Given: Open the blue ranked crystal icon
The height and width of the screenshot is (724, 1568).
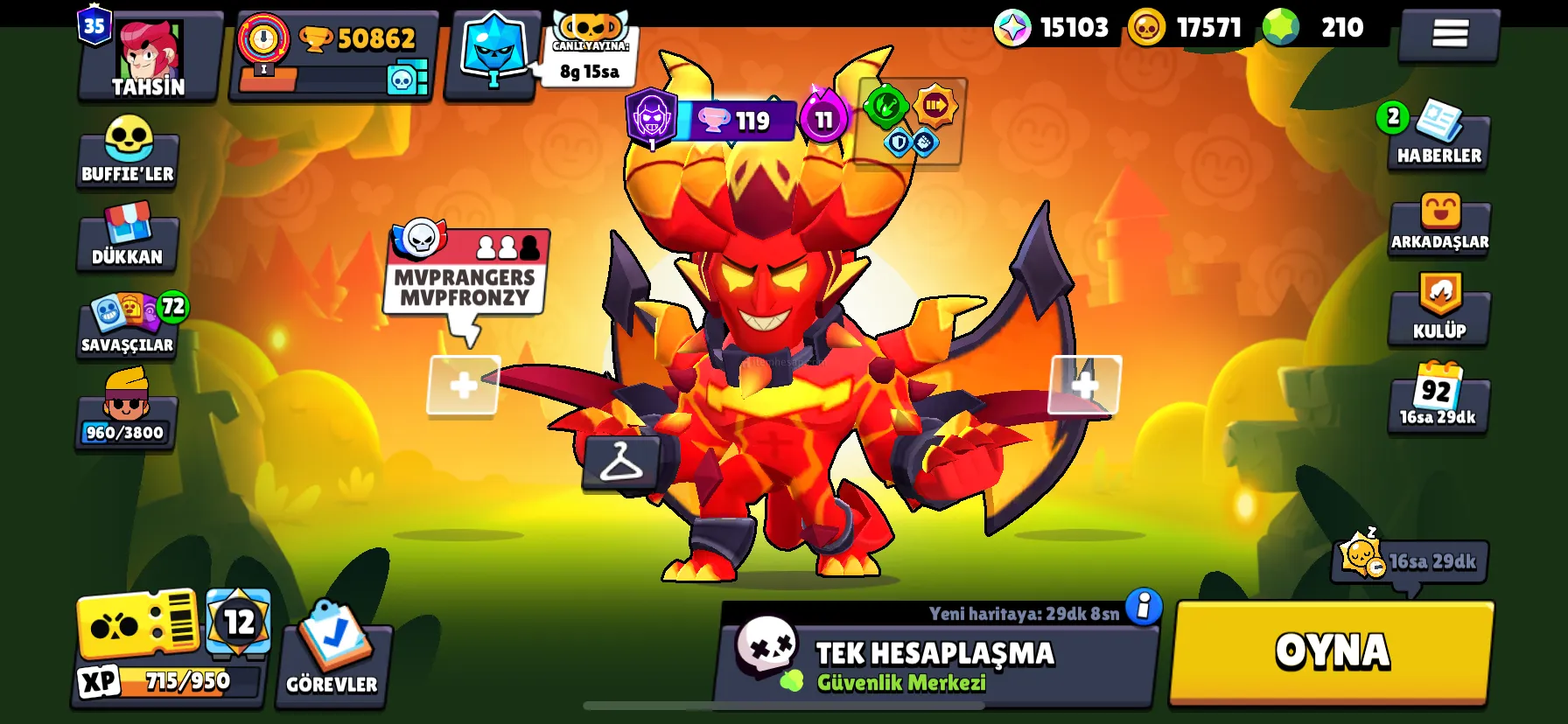Looking at the screenshot, I should point(493,52).
